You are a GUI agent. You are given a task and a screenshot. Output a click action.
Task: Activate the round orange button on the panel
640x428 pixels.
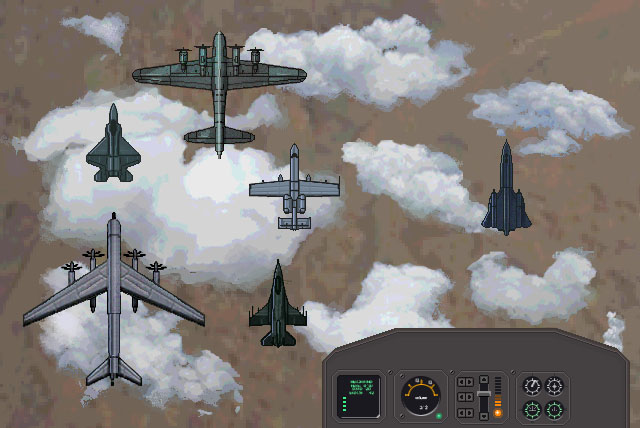point(498,413)
